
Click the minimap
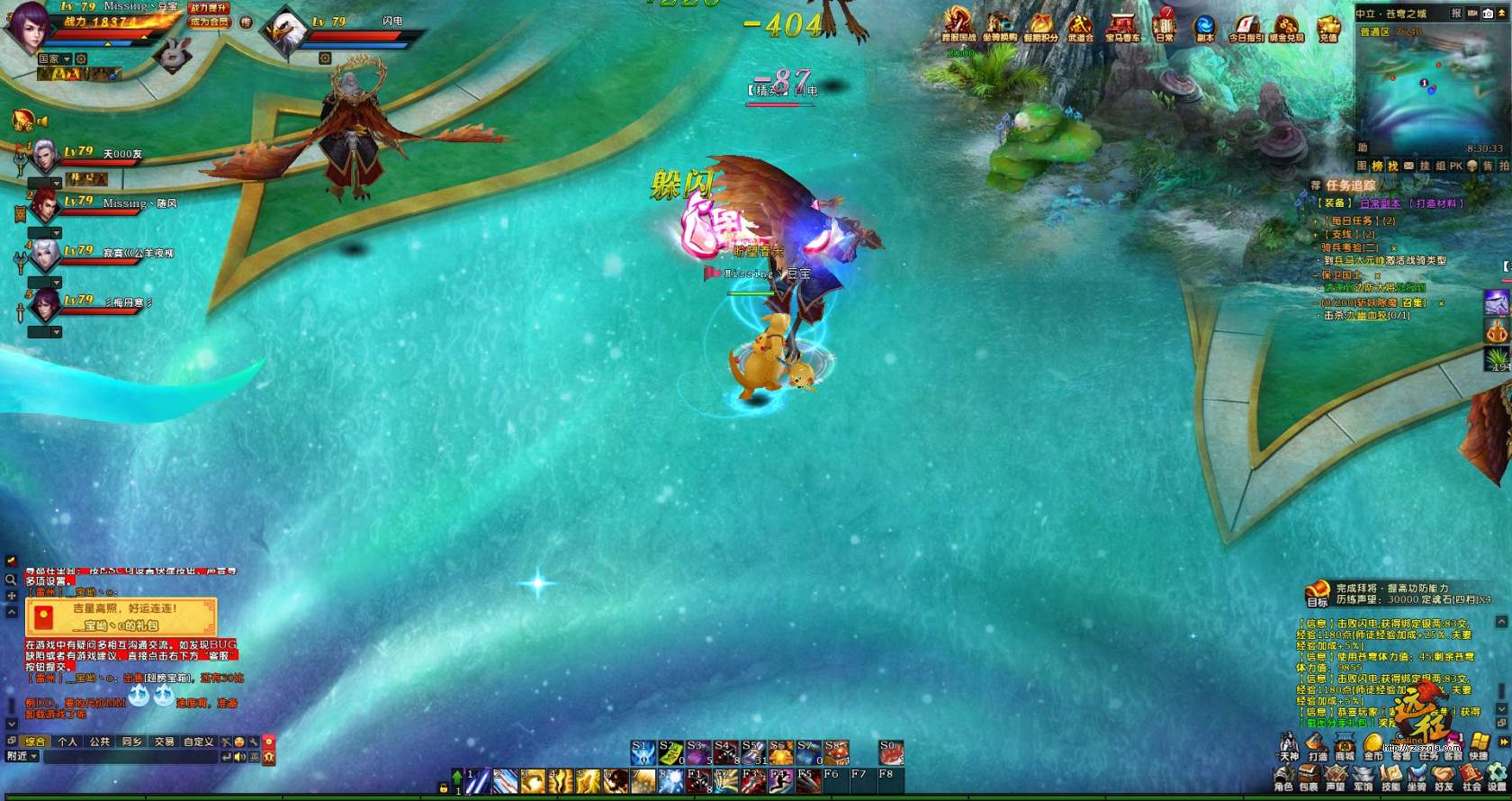point(1430,91)
